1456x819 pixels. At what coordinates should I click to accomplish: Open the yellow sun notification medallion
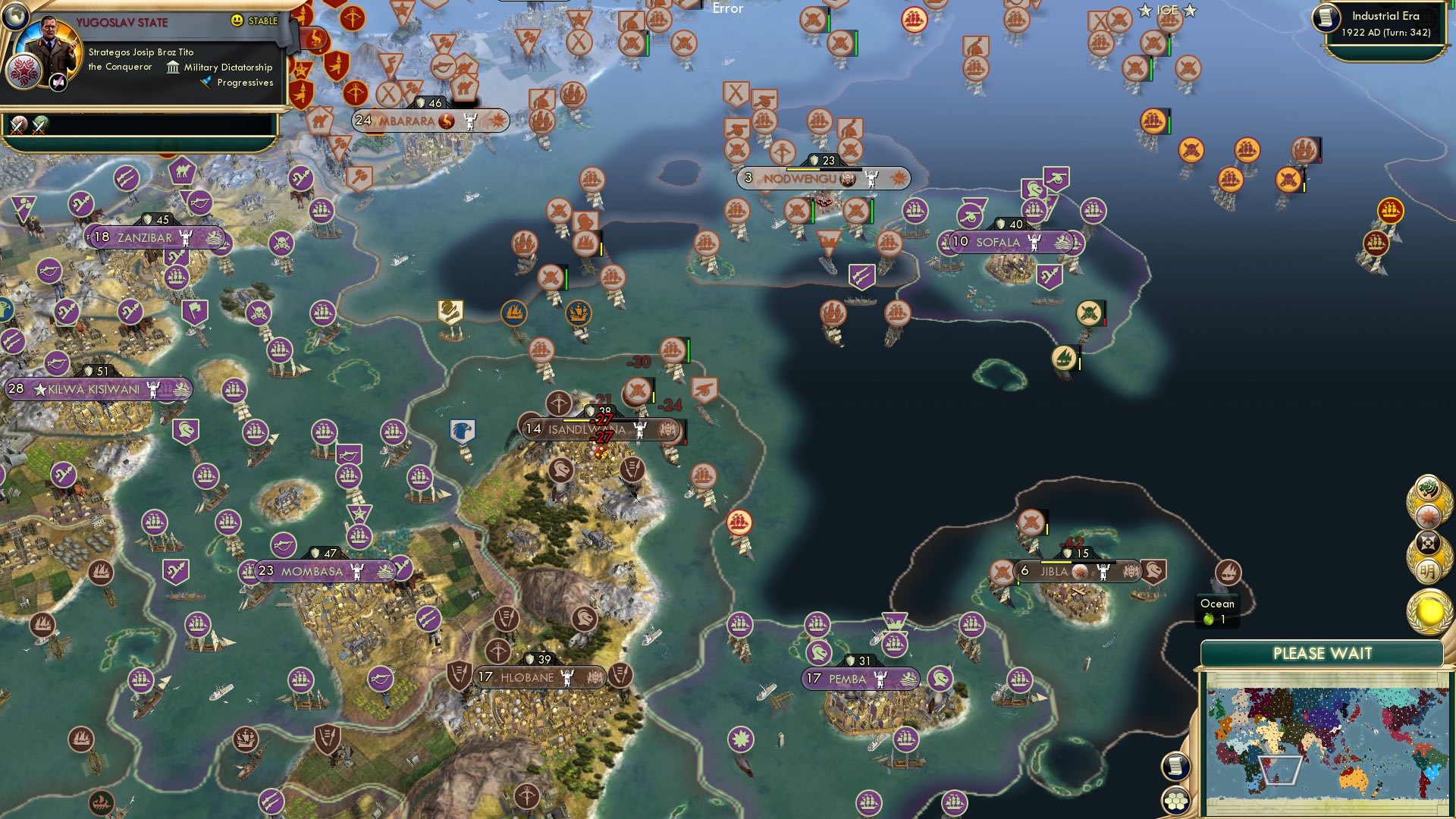click(x=1429, y=610)
